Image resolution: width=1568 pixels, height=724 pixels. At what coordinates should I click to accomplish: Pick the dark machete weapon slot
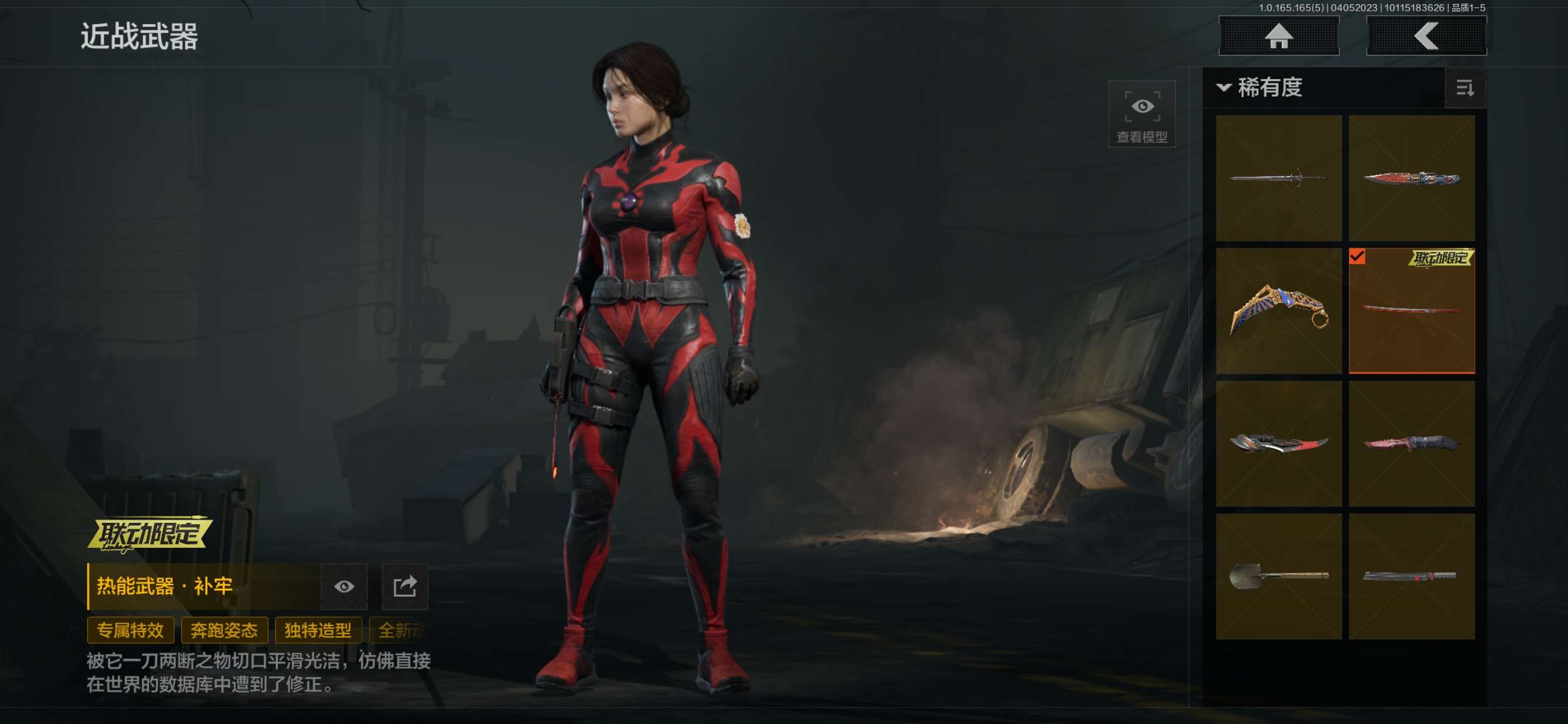pos(1412,576)
